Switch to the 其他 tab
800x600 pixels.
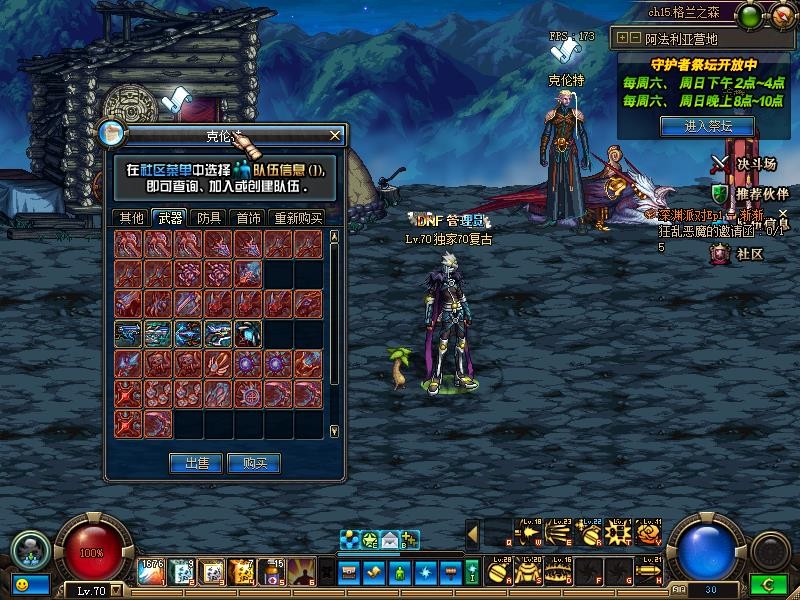[x=132, y=218]
